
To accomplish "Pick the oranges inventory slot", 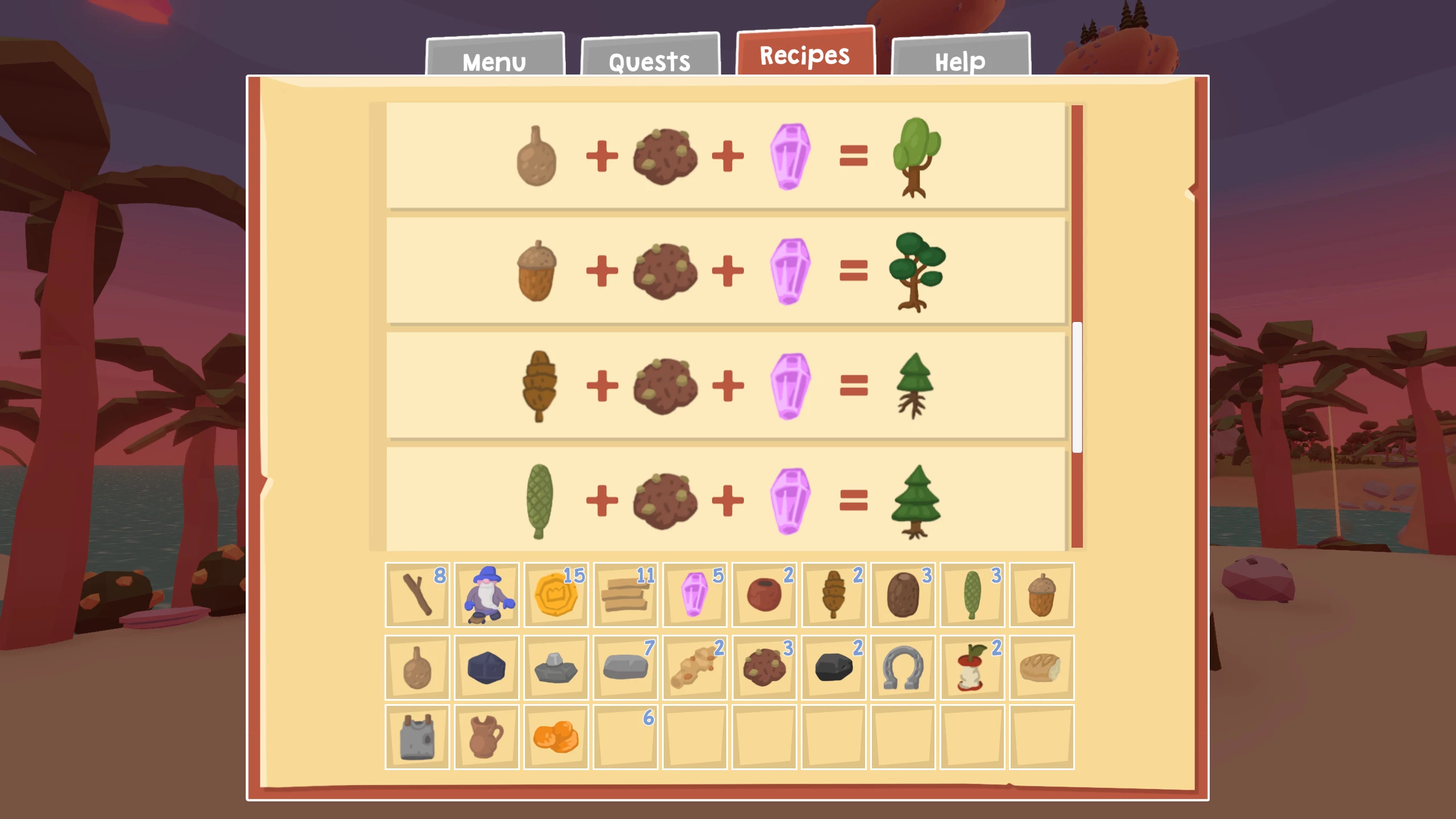I will (x=556, y=737).
